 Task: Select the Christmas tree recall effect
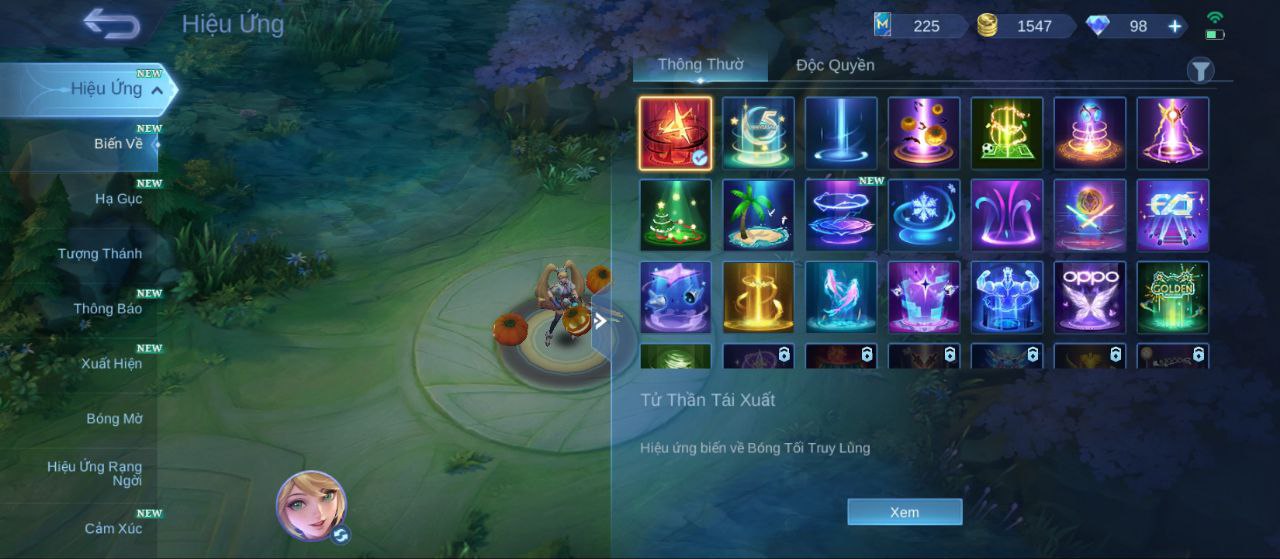[676, 215]
